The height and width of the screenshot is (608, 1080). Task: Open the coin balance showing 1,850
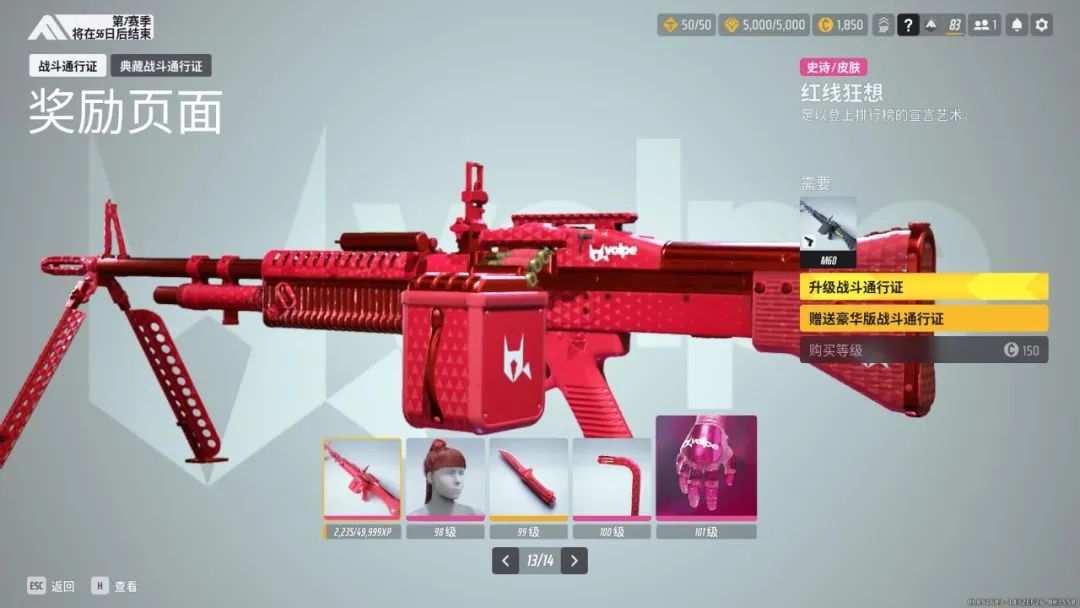coord(840,25)
